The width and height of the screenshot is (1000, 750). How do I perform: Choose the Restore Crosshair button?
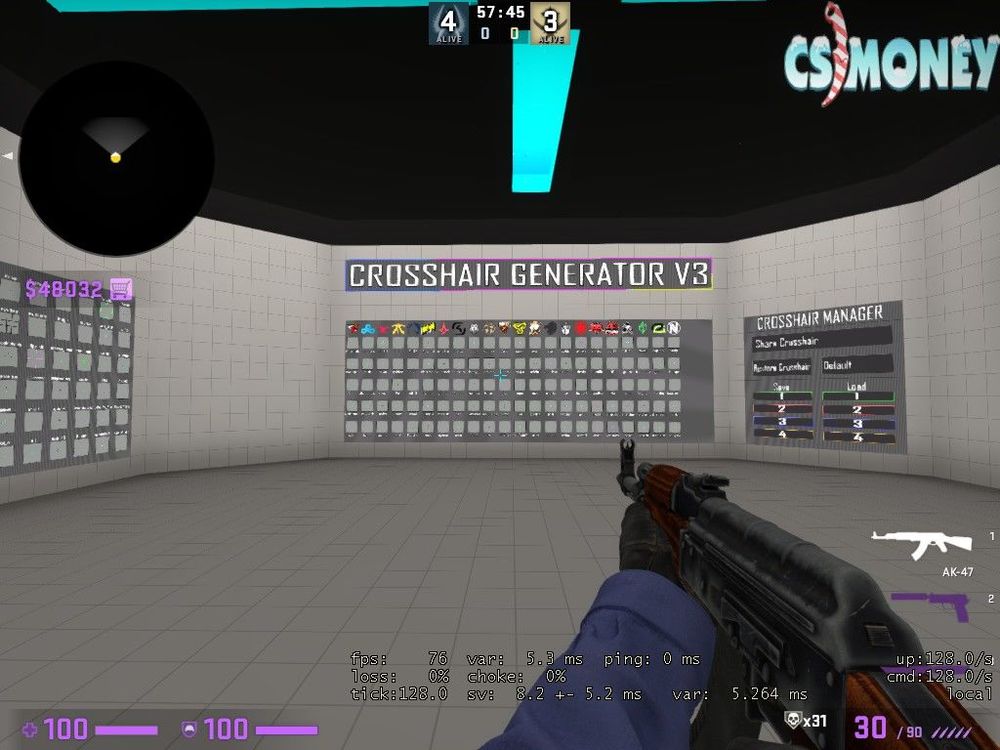click(x=781, y=367)
